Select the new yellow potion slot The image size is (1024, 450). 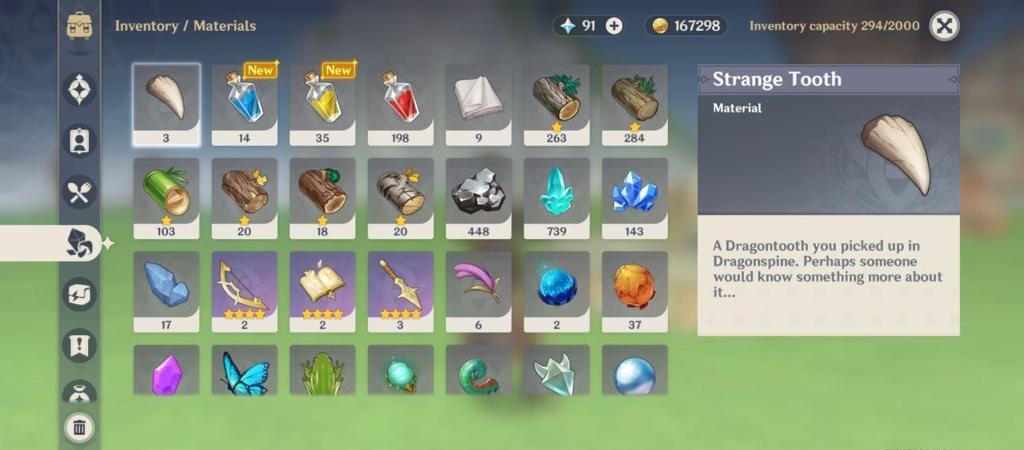pyautogui.click(x=322, y=104)
